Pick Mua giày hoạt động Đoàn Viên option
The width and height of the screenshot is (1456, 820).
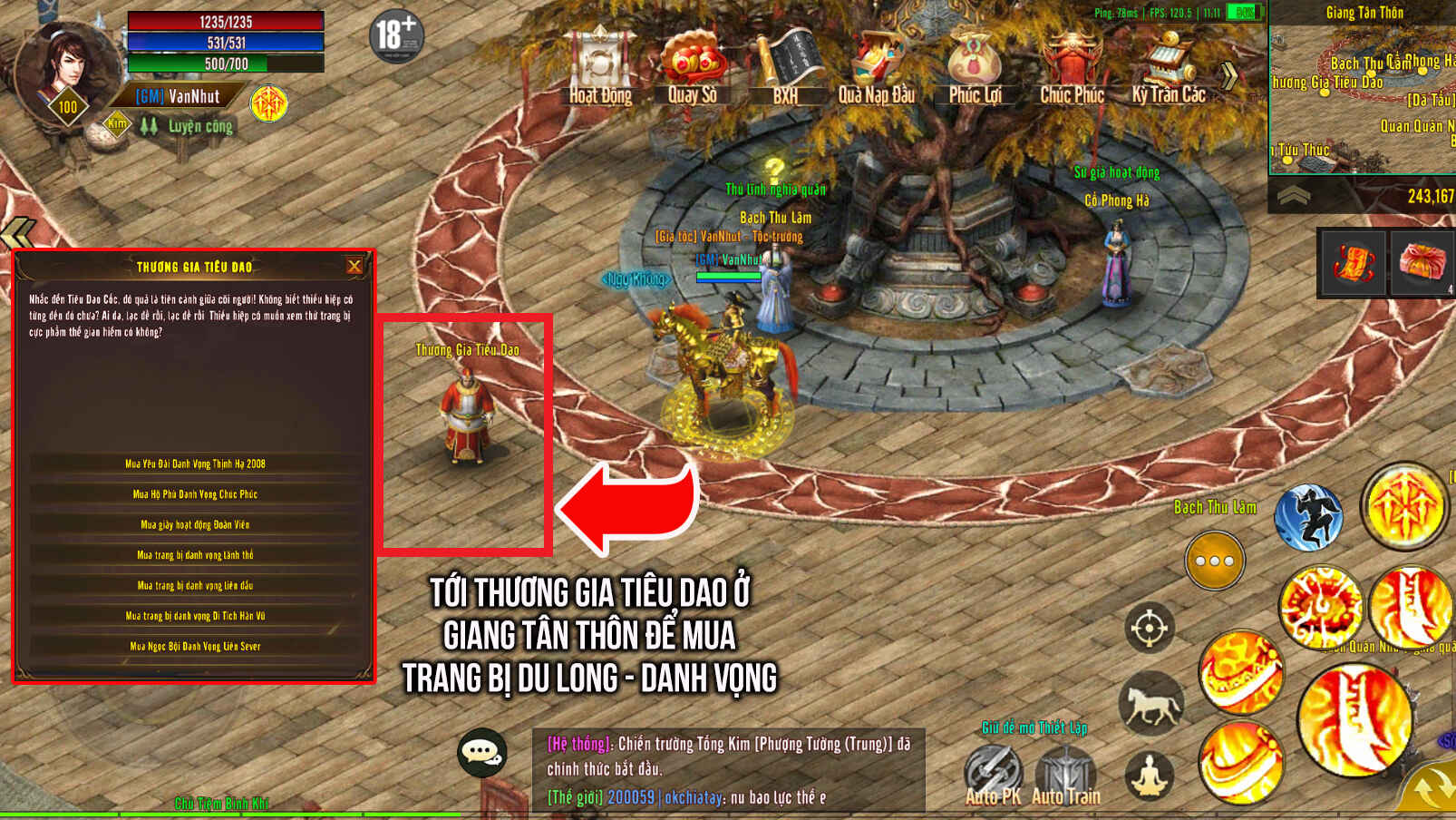[195, 524]
